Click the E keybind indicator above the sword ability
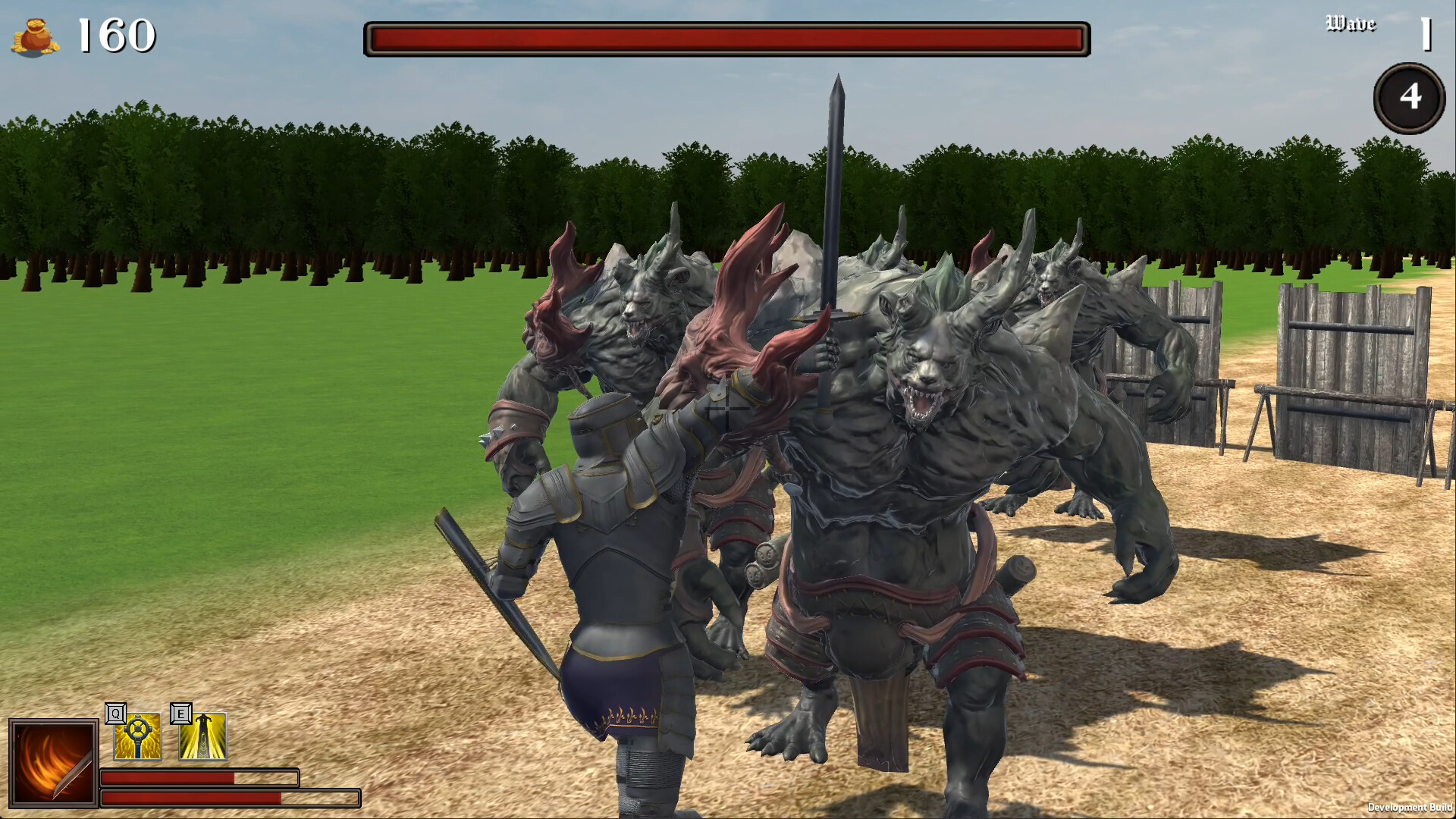 180,714
